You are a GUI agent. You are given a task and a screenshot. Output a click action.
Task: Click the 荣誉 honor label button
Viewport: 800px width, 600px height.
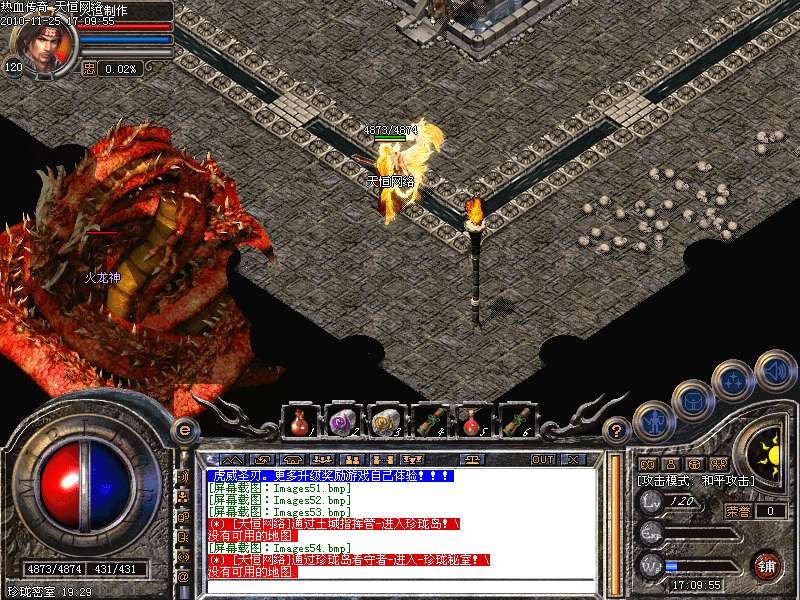pyautogui.click(x=737, y=511)
